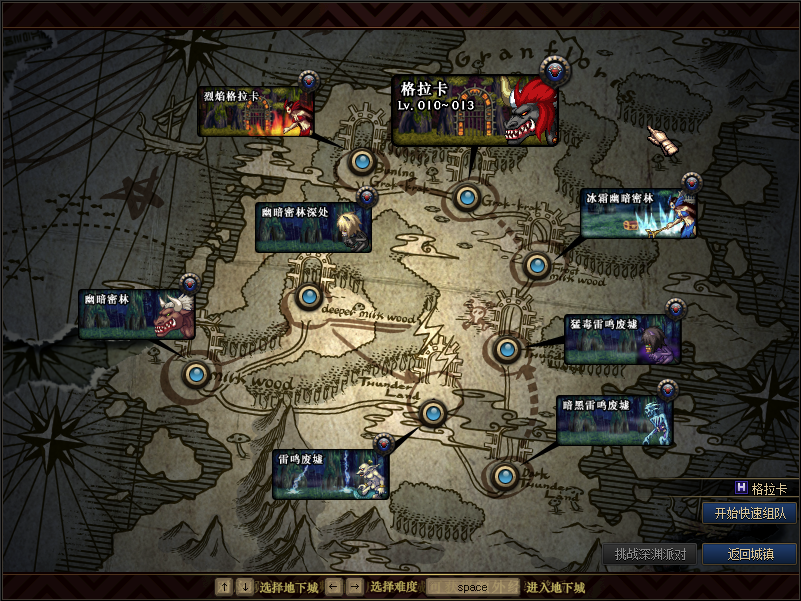Select the 幽暗密林 dungeon card
The height and width of the screenshot is (601, 801).
coord(136,315)
